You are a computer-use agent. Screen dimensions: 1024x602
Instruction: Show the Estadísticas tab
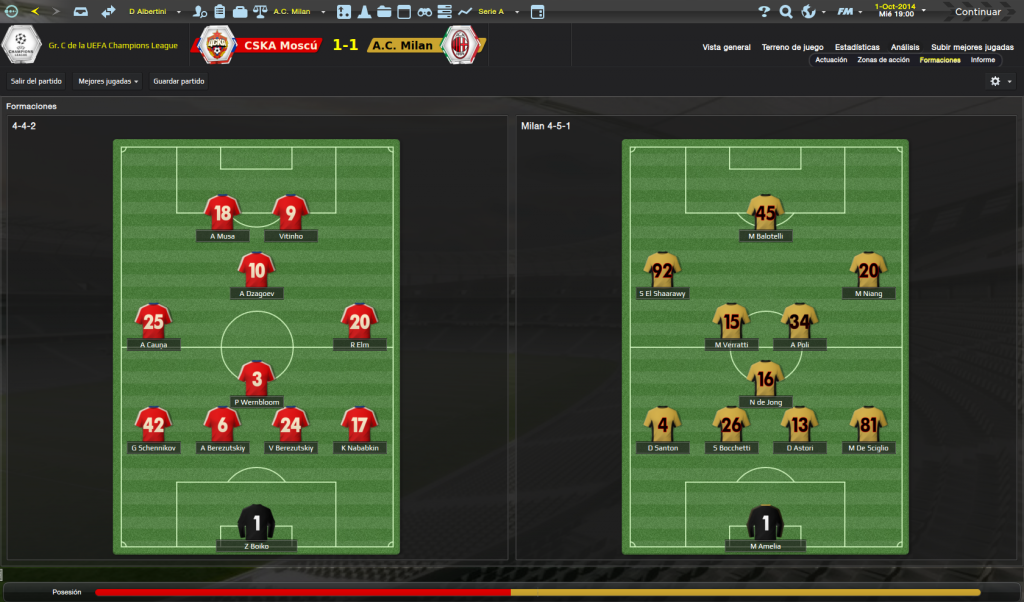click(857, 47)
